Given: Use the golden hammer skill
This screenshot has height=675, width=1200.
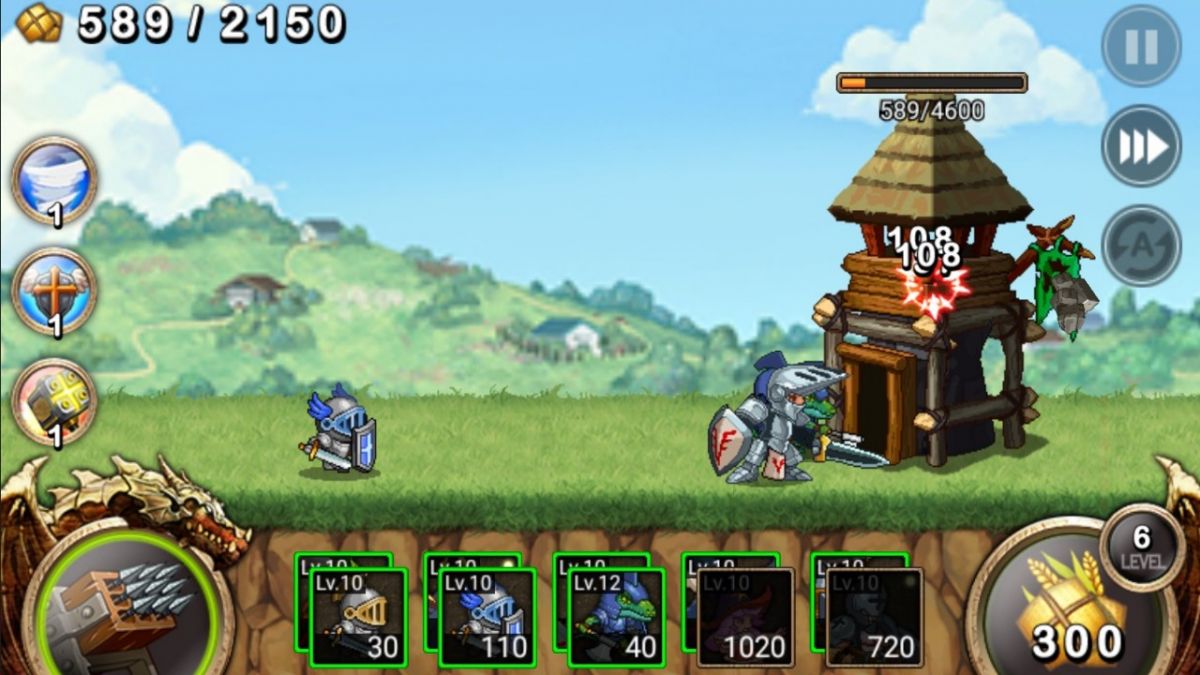Looking at the screenshot, I should coord(54,401).
